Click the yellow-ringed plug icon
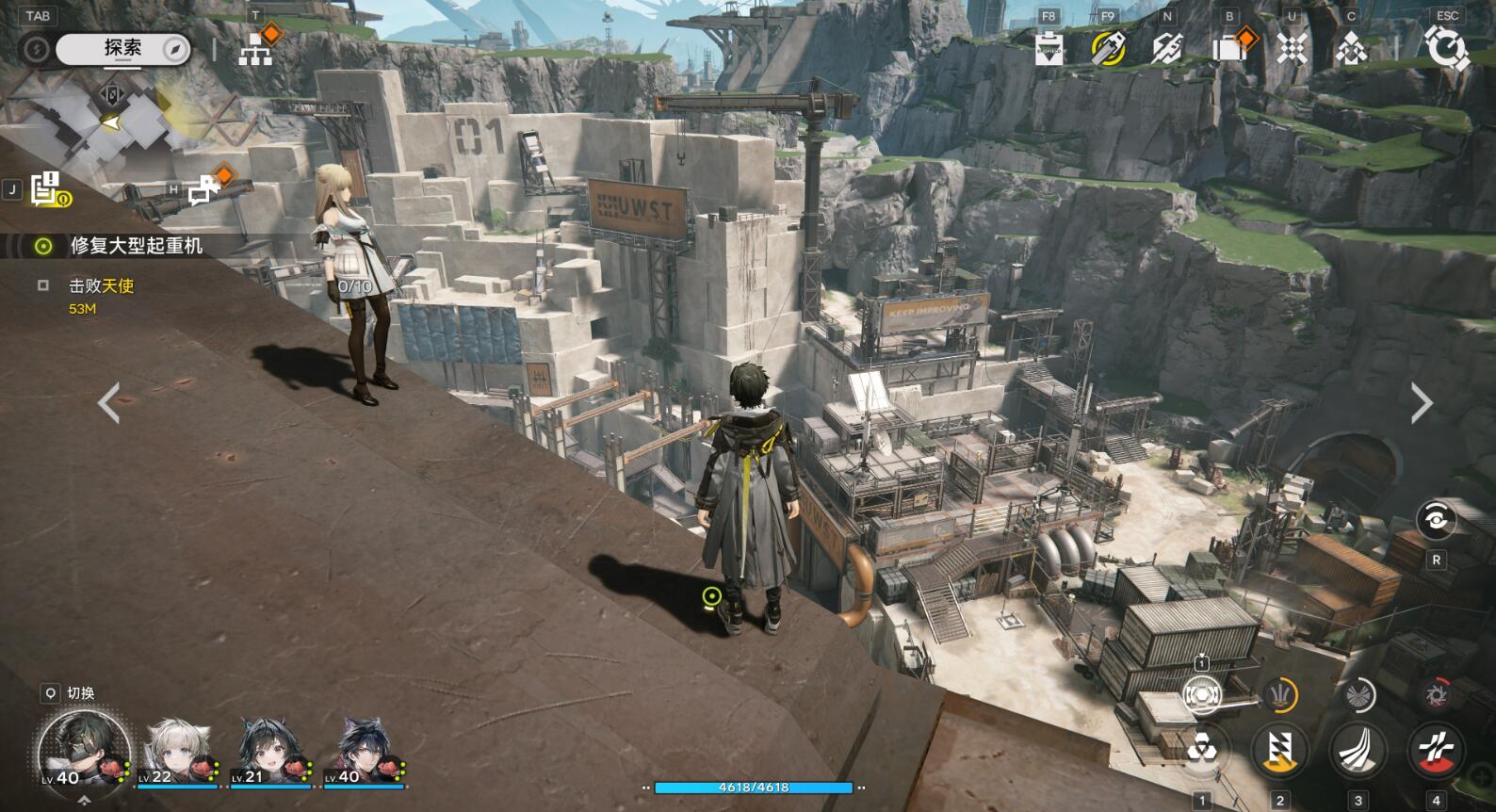This screenshot has height=812, width=1496. click(1108, 47)
